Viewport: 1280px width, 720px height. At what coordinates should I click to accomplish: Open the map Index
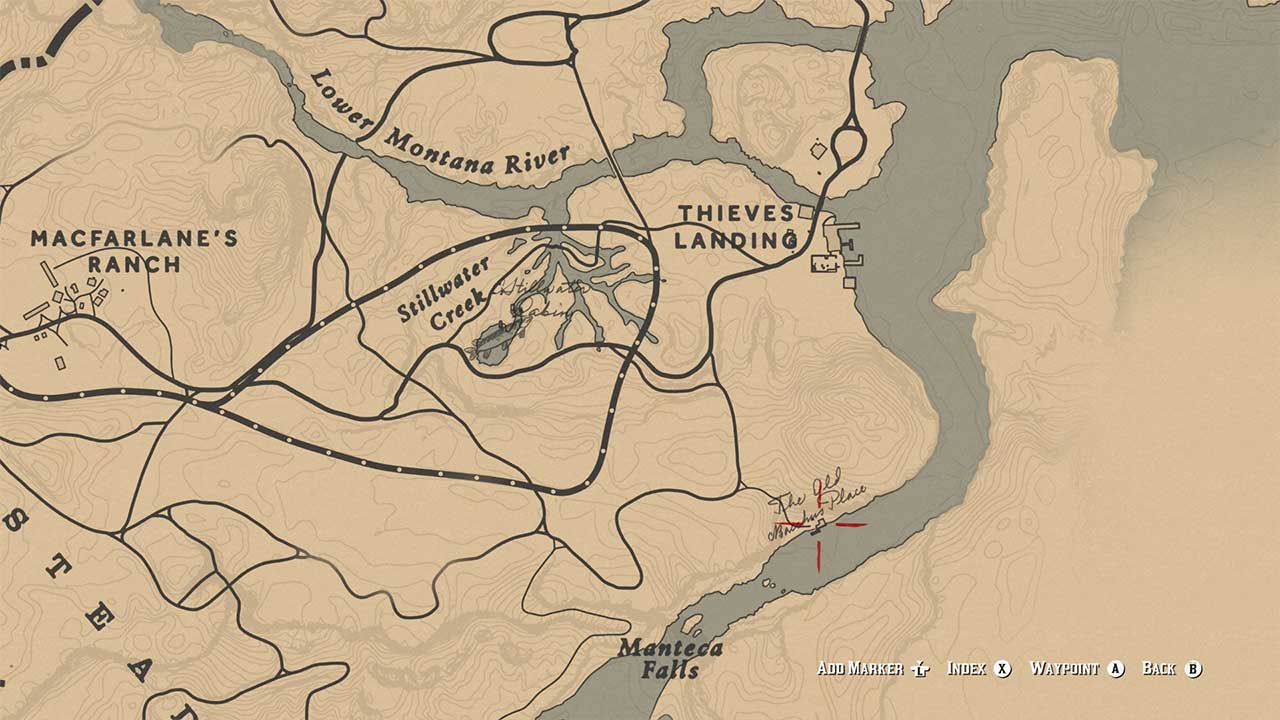coord(966,668)
